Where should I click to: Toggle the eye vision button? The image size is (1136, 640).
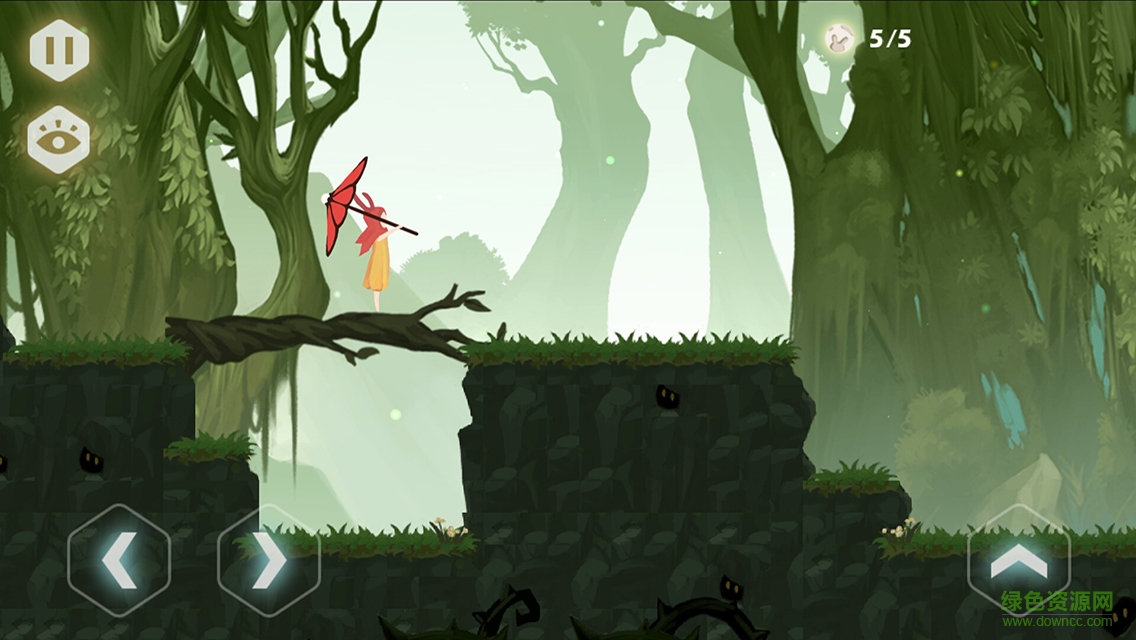pos(59,139)
